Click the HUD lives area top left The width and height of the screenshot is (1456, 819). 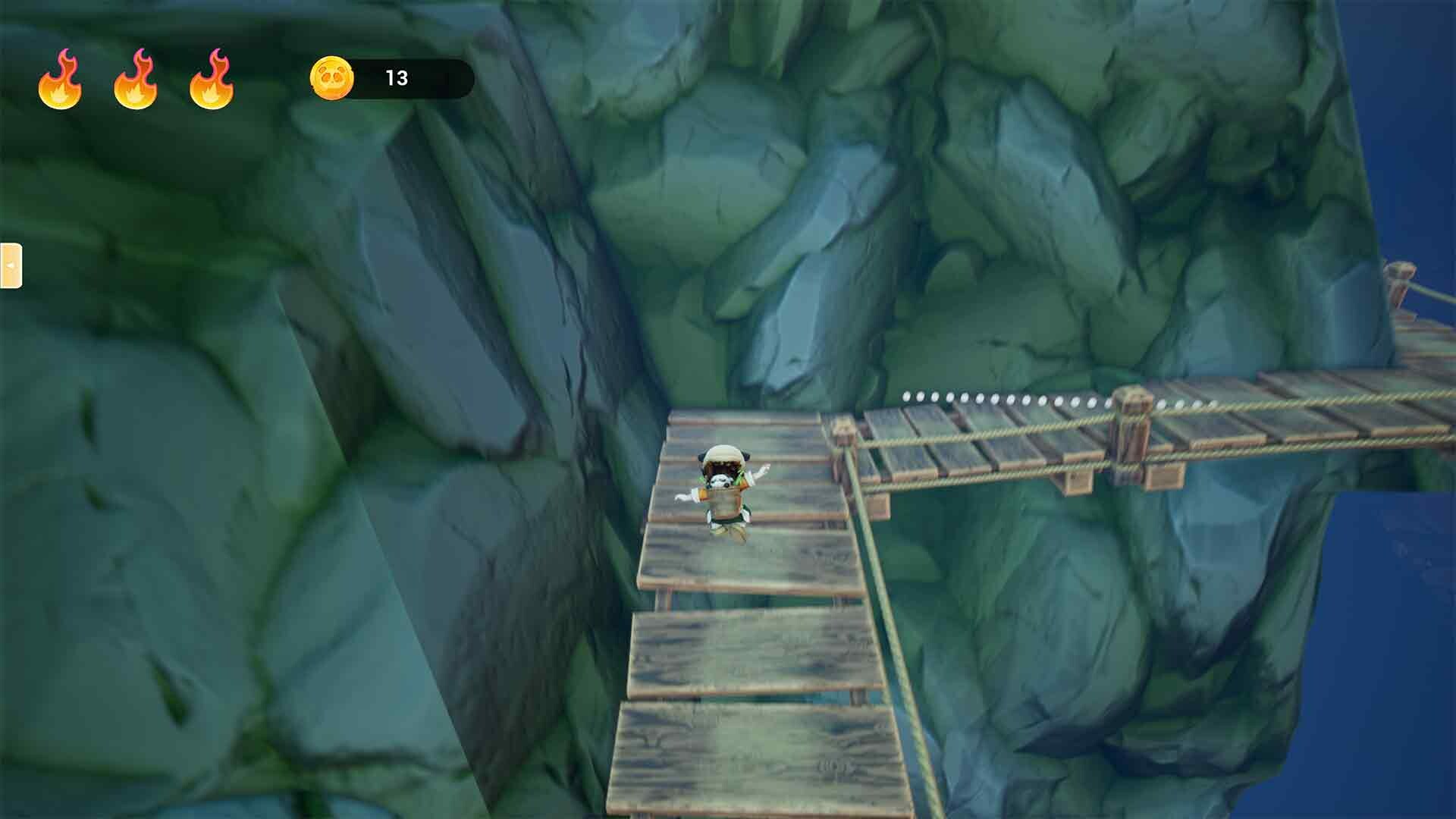(136, 79)
